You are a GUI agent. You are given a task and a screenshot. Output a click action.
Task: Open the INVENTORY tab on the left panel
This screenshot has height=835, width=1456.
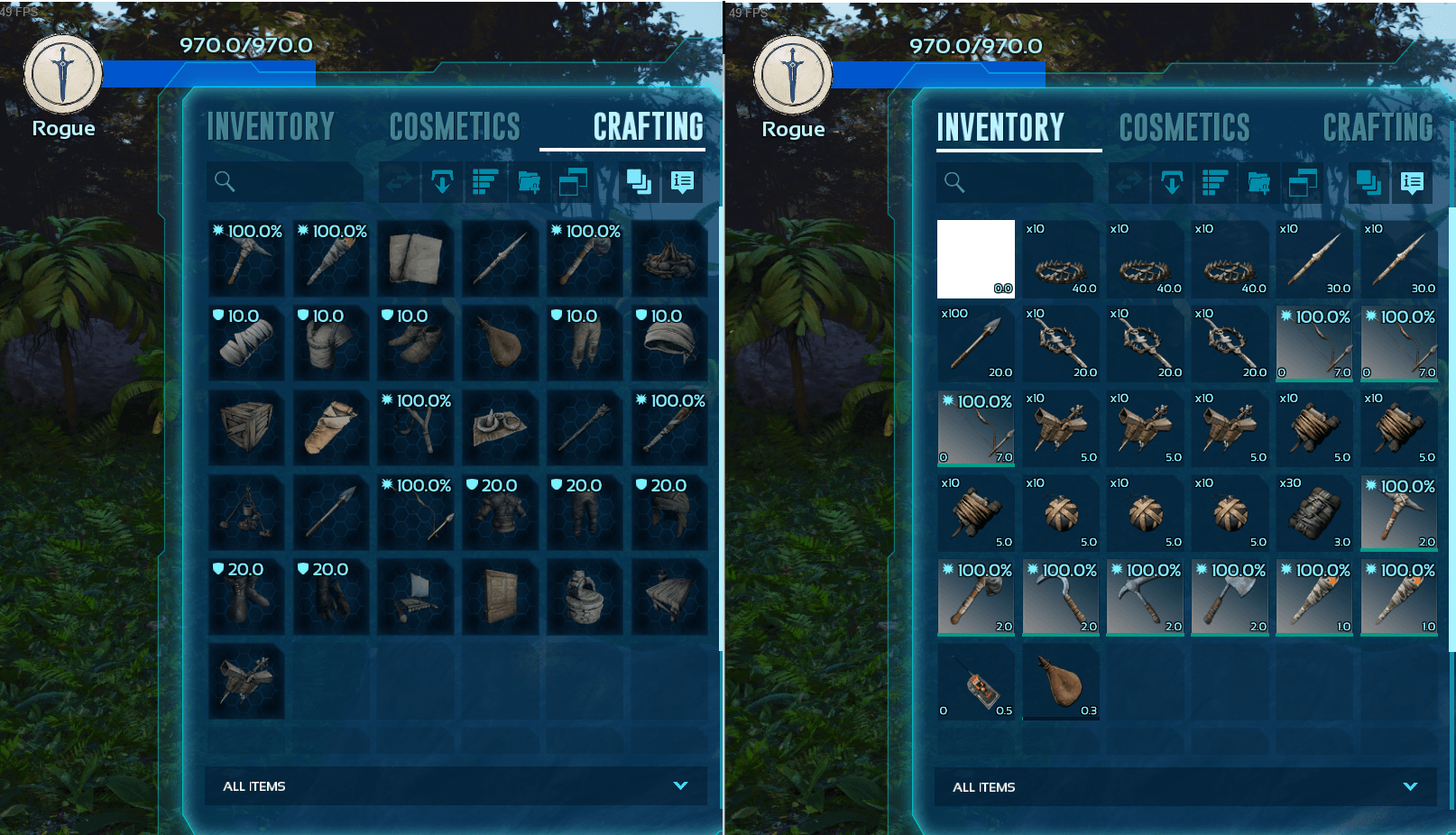[270, 127]
